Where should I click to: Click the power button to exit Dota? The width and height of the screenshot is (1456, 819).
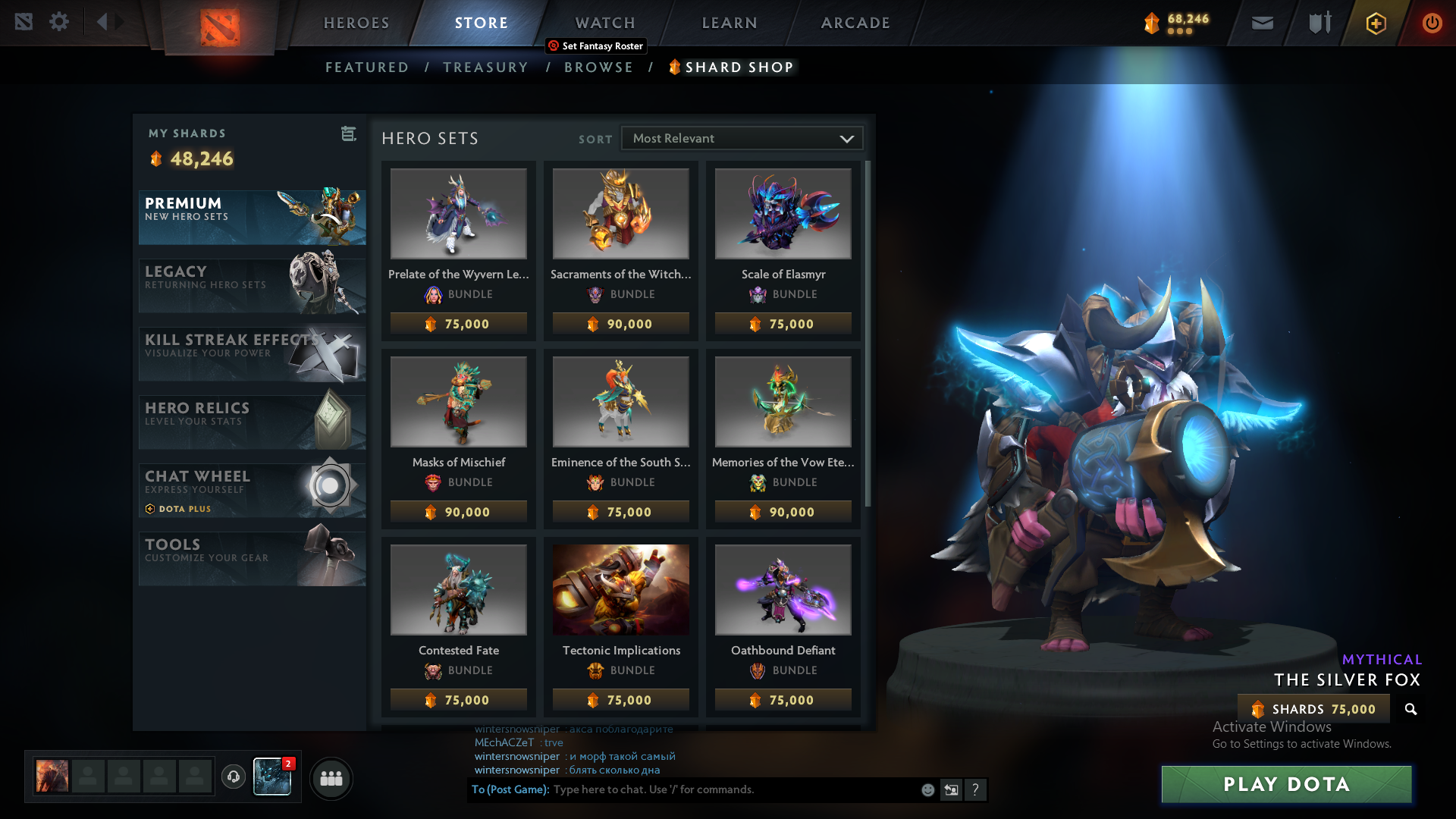pyautogui.click(x=1432, y=23)
